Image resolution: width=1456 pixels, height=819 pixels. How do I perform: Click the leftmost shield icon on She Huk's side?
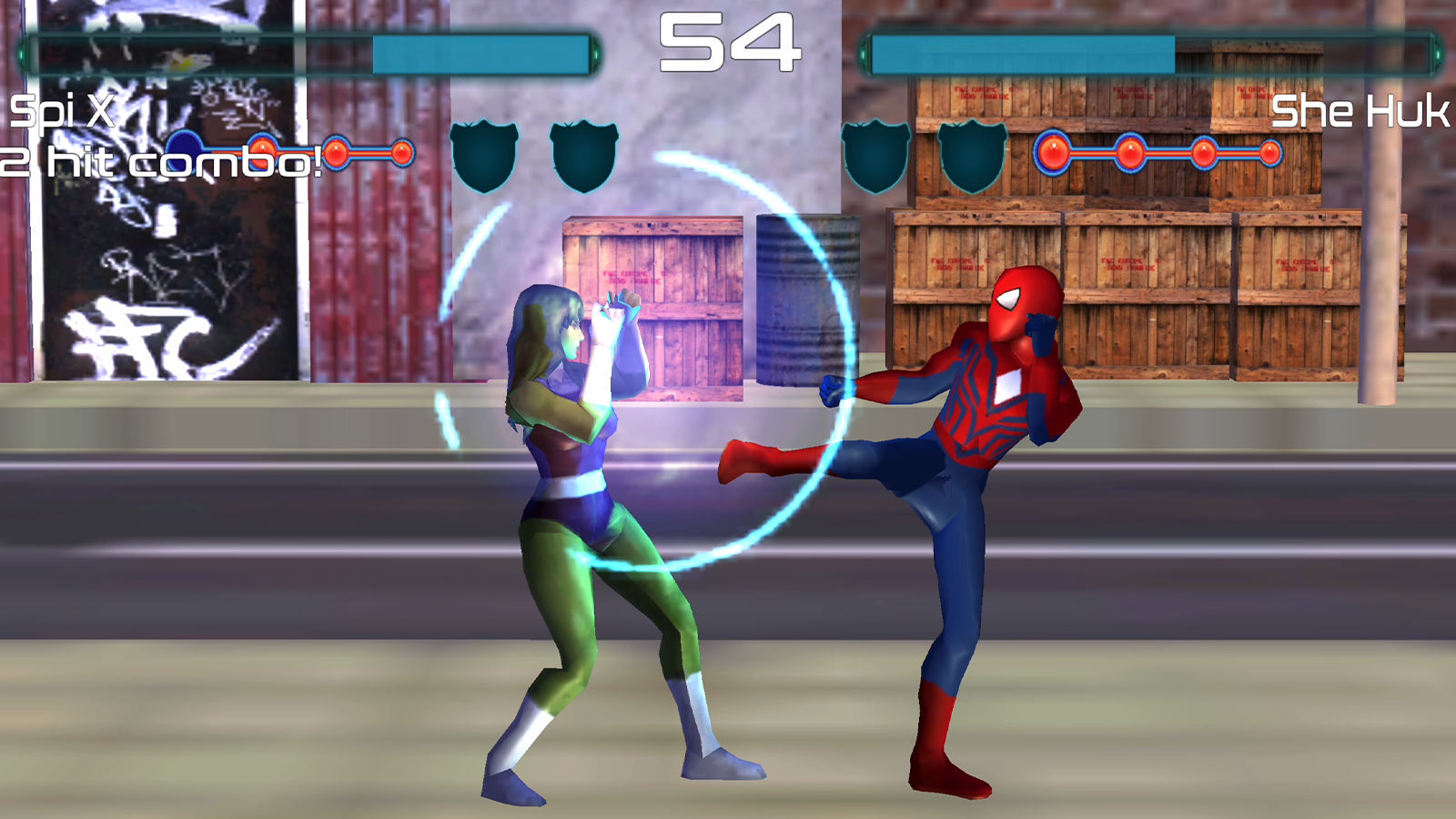pos(878,157)
